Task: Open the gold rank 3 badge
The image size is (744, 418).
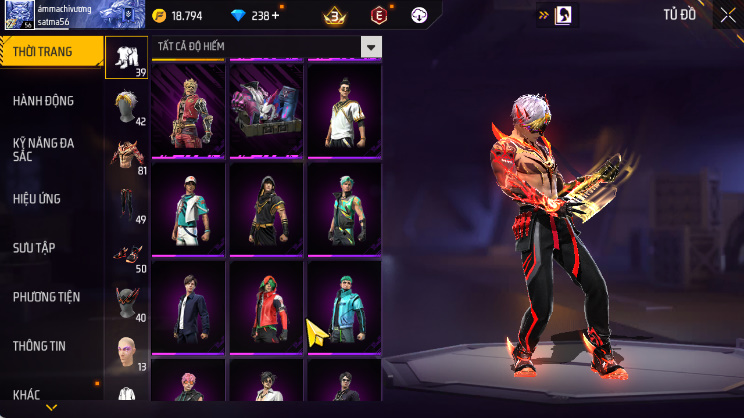Action: pos(334,15)
